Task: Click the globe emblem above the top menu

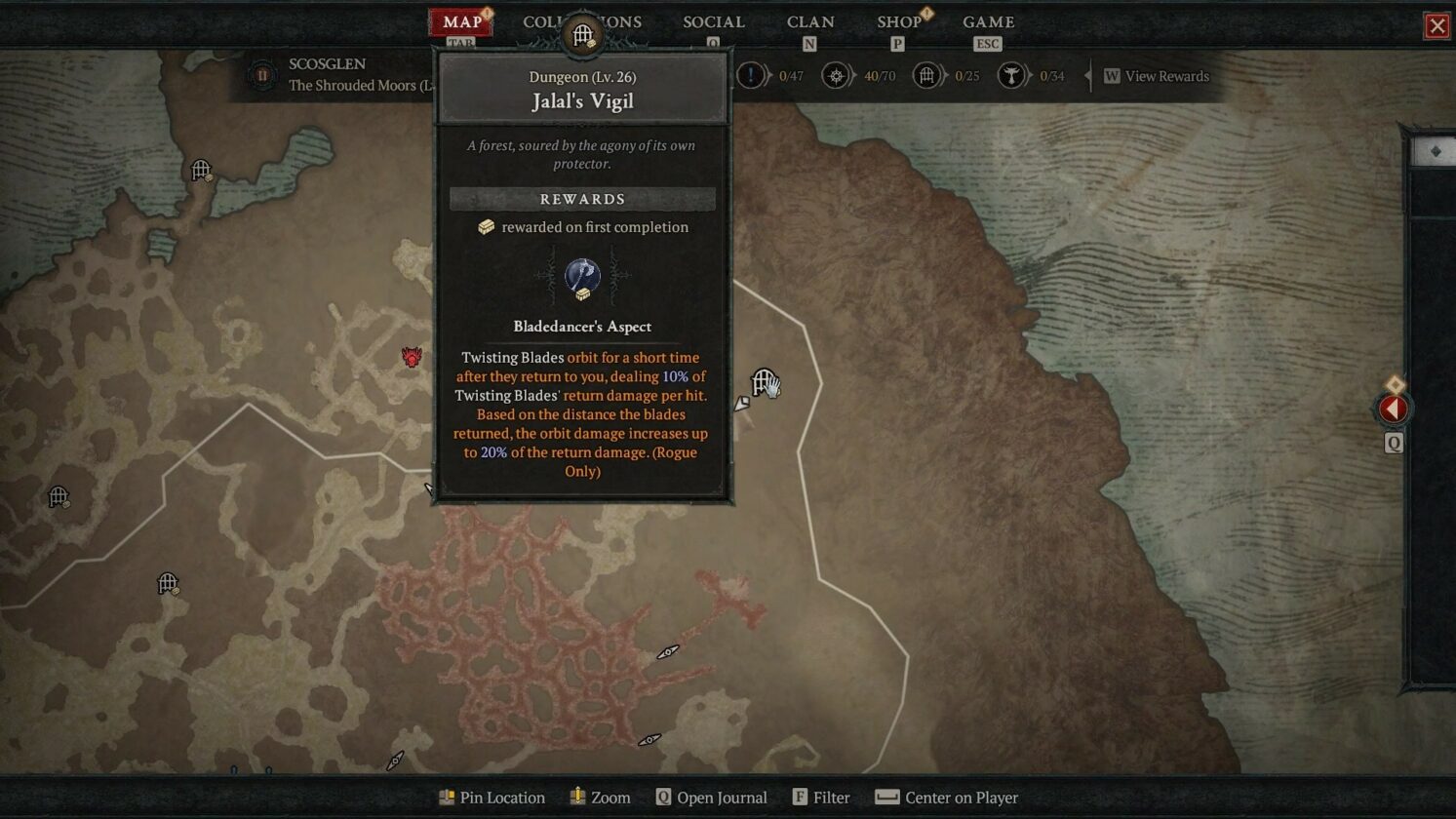Action: [x=582, y=33]
